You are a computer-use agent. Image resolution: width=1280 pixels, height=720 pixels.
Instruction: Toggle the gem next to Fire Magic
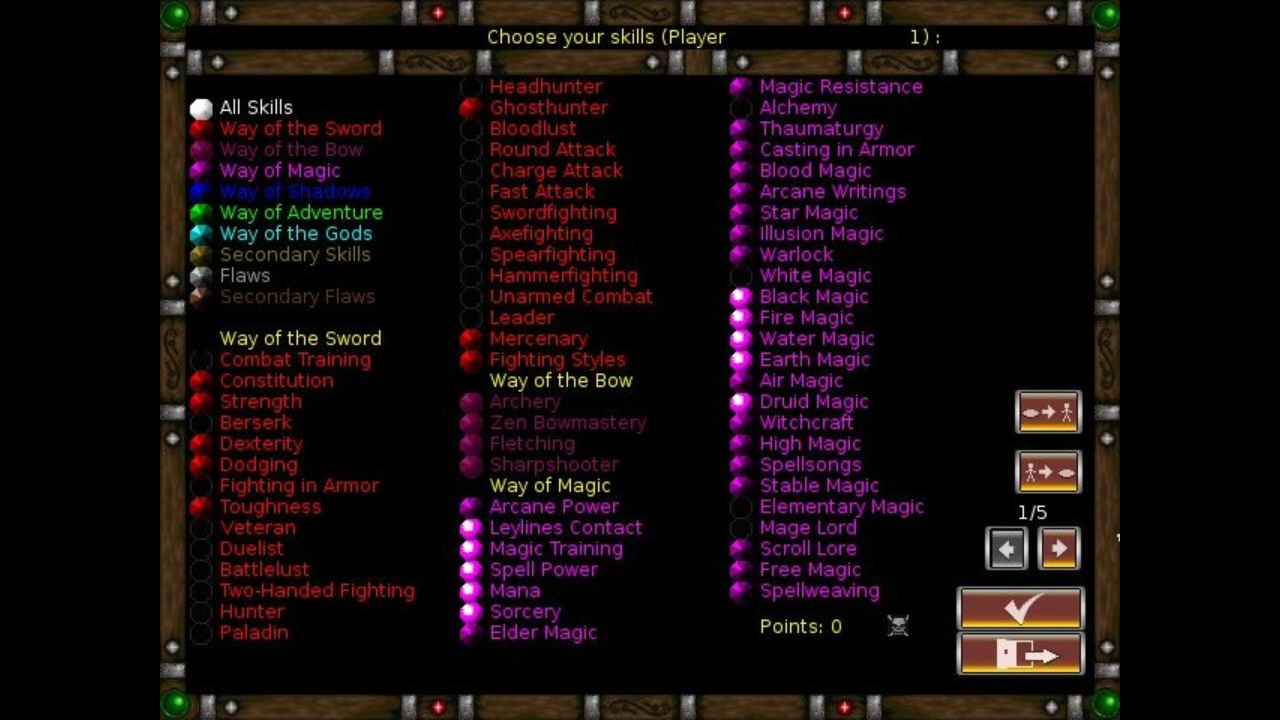pyautogui.click(x=740, y=317)
